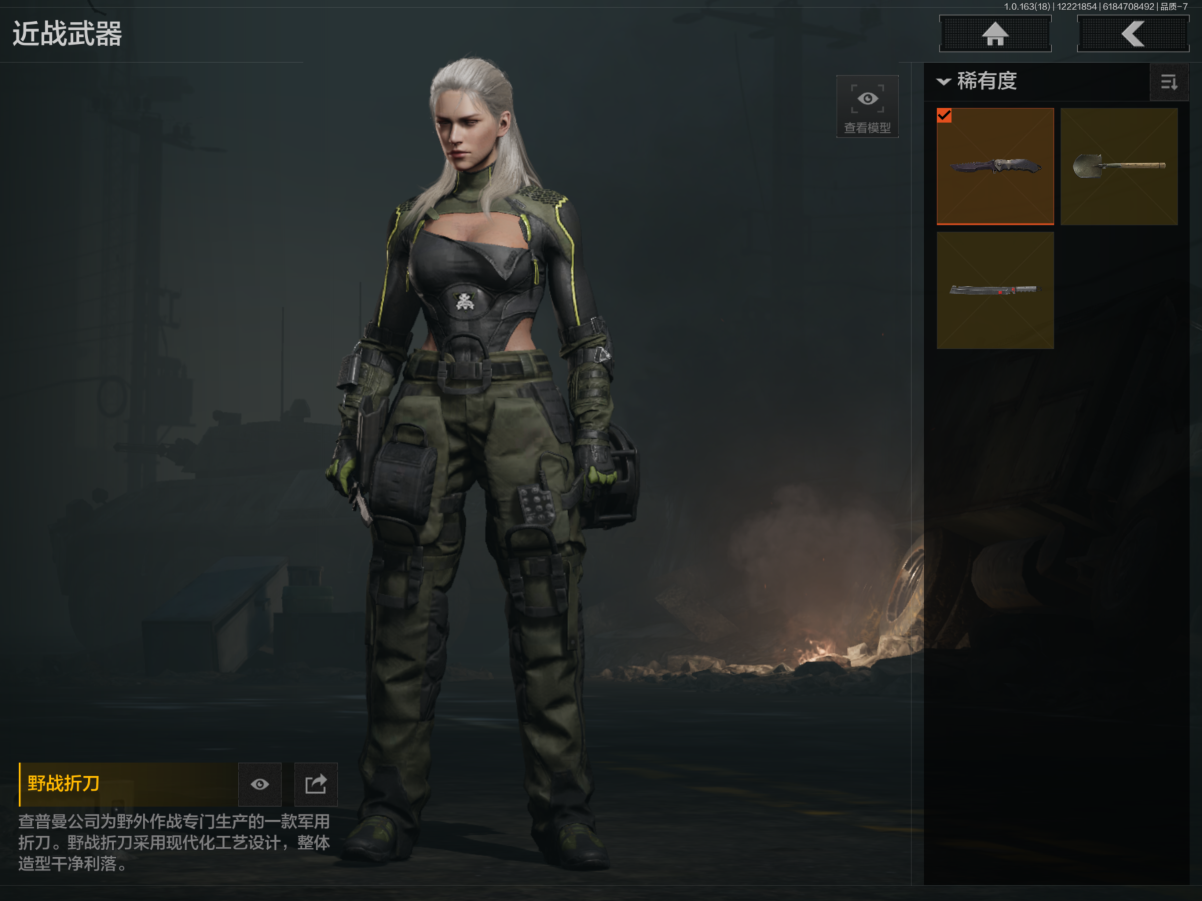Screen dimensions: 1202x901
Task: Preview 野战折刀 with the eye icon
Action: pyautogui.click(x=260, y=784)
